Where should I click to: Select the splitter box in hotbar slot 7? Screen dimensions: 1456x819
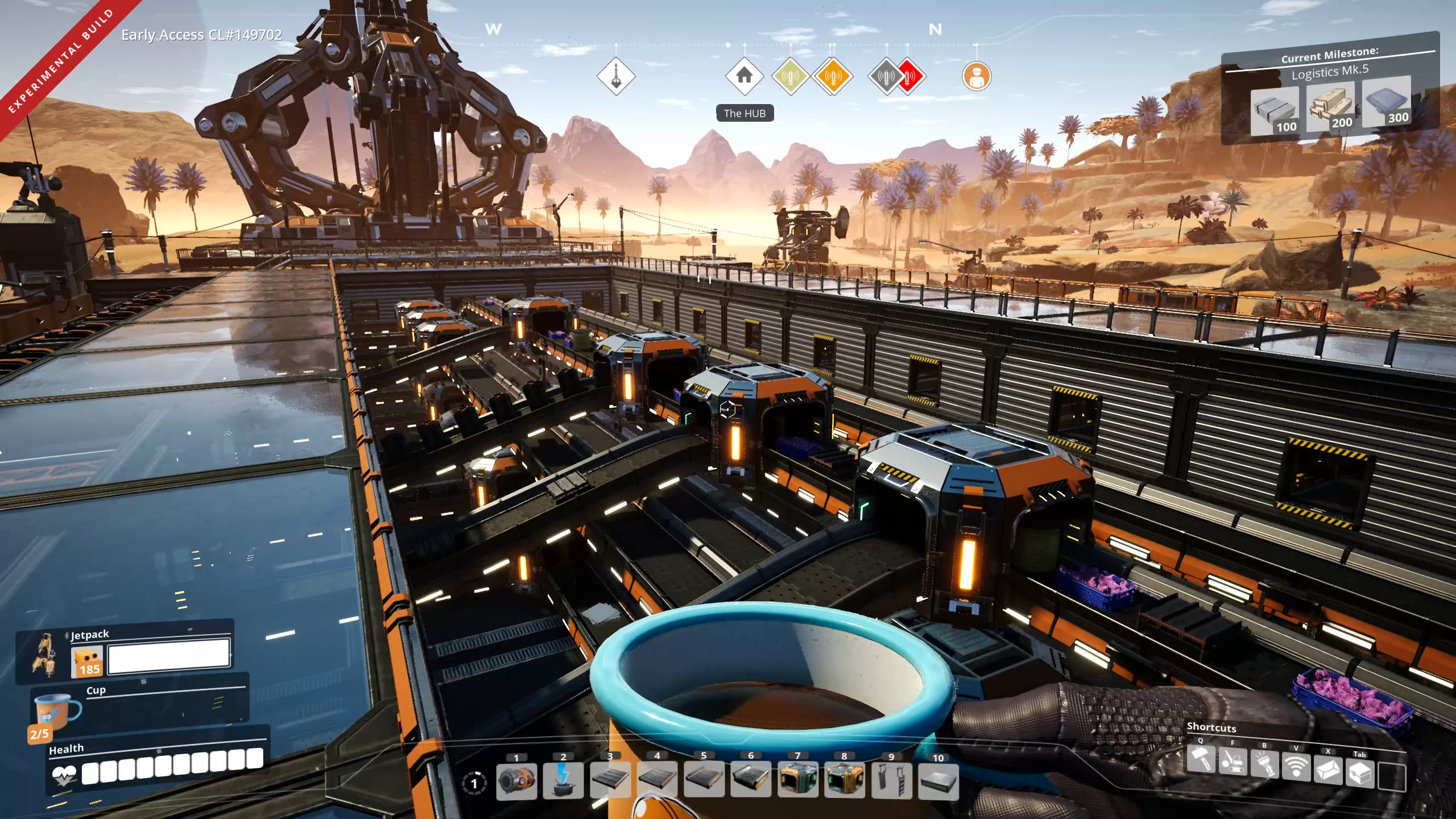pos(797,781)
